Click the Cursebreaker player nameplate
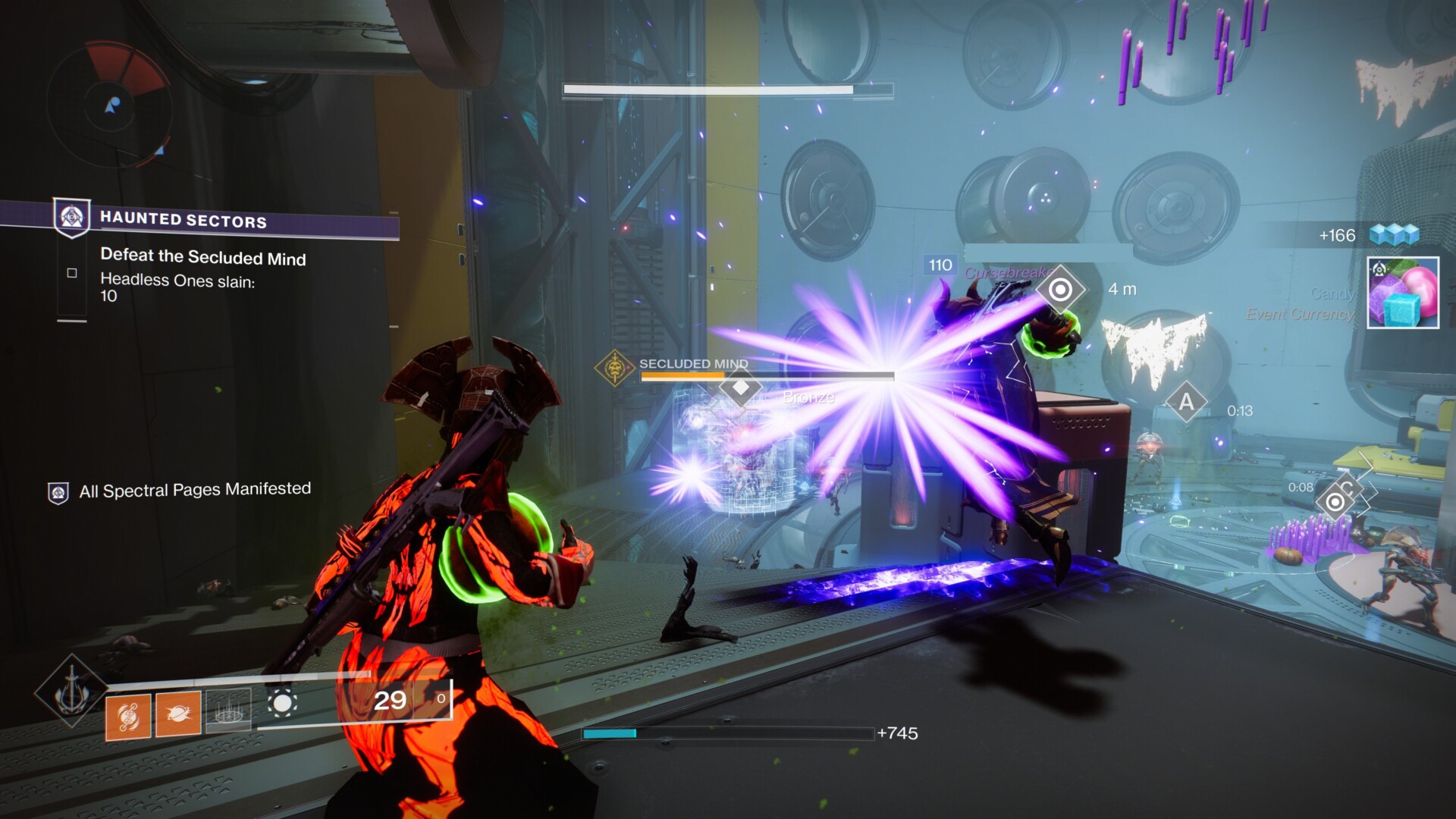Viewport: 1456px width, 819px height. click(1009, 270)
